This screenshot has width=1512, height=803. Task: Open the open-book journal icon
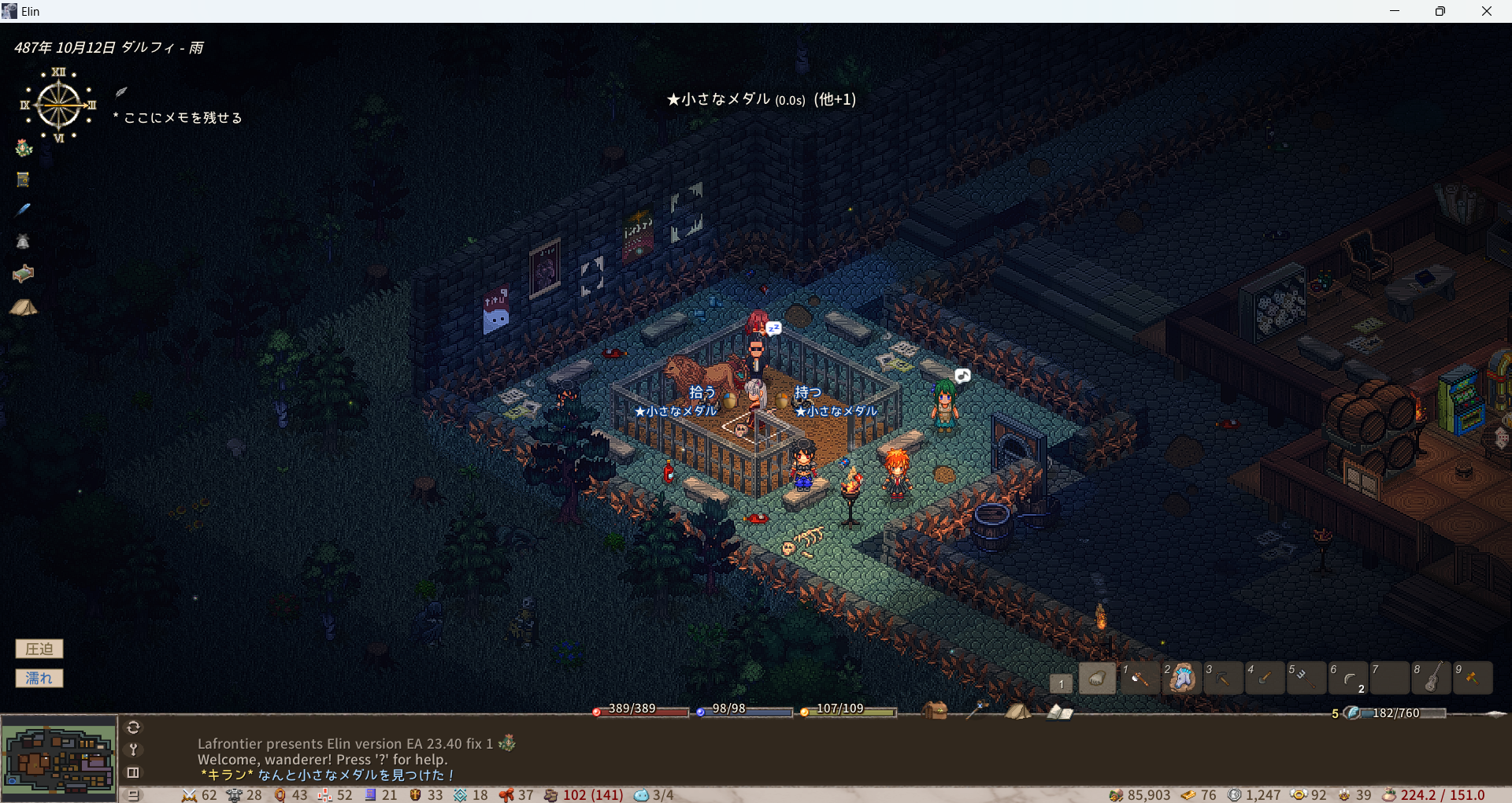pyautogui.click(x=1059, y=712)
